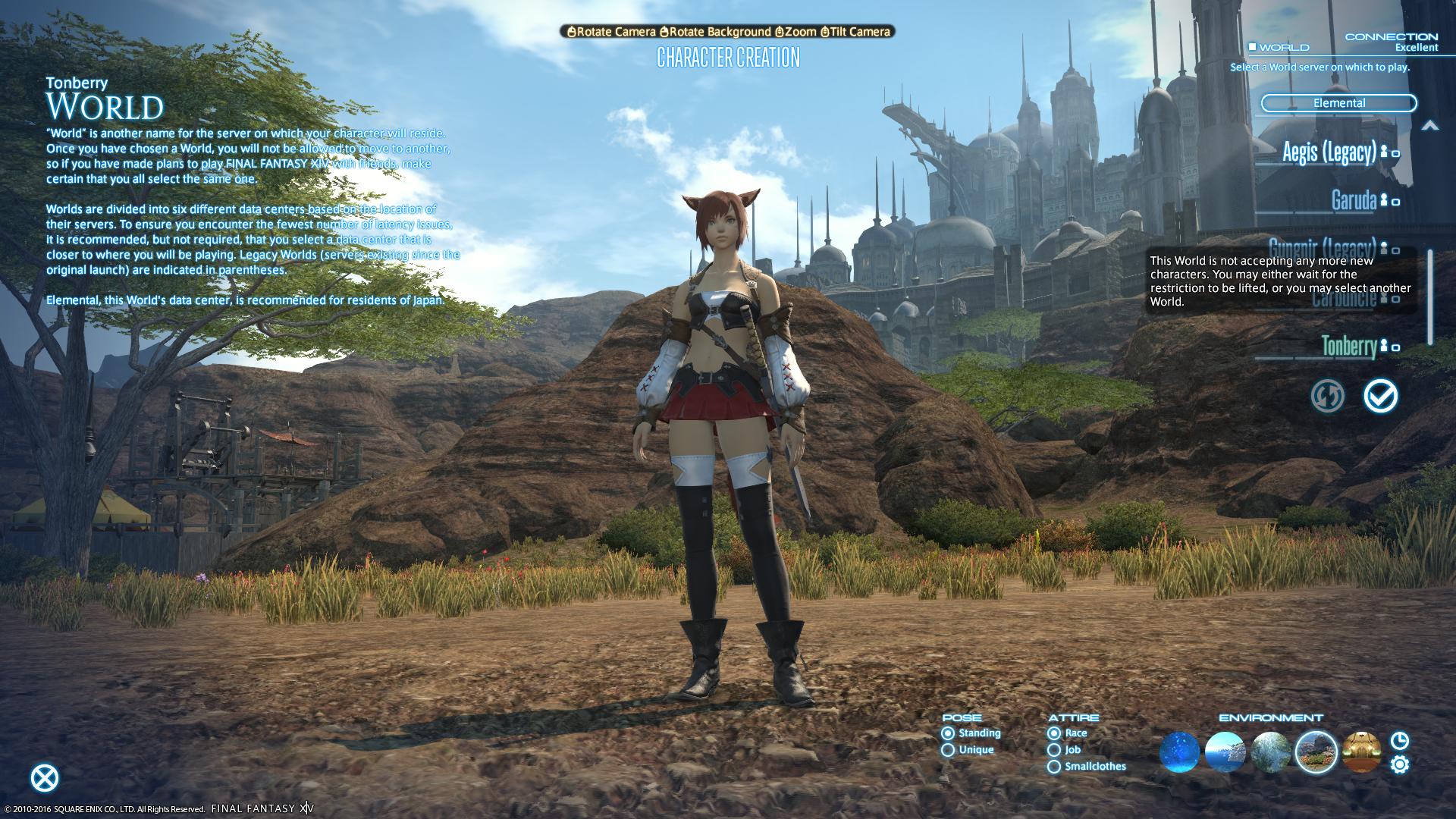Image resolution: width=1456 pixels, height=819 pixels.
Task: Open the Elemental data center selector
Action: [1338, 103]
